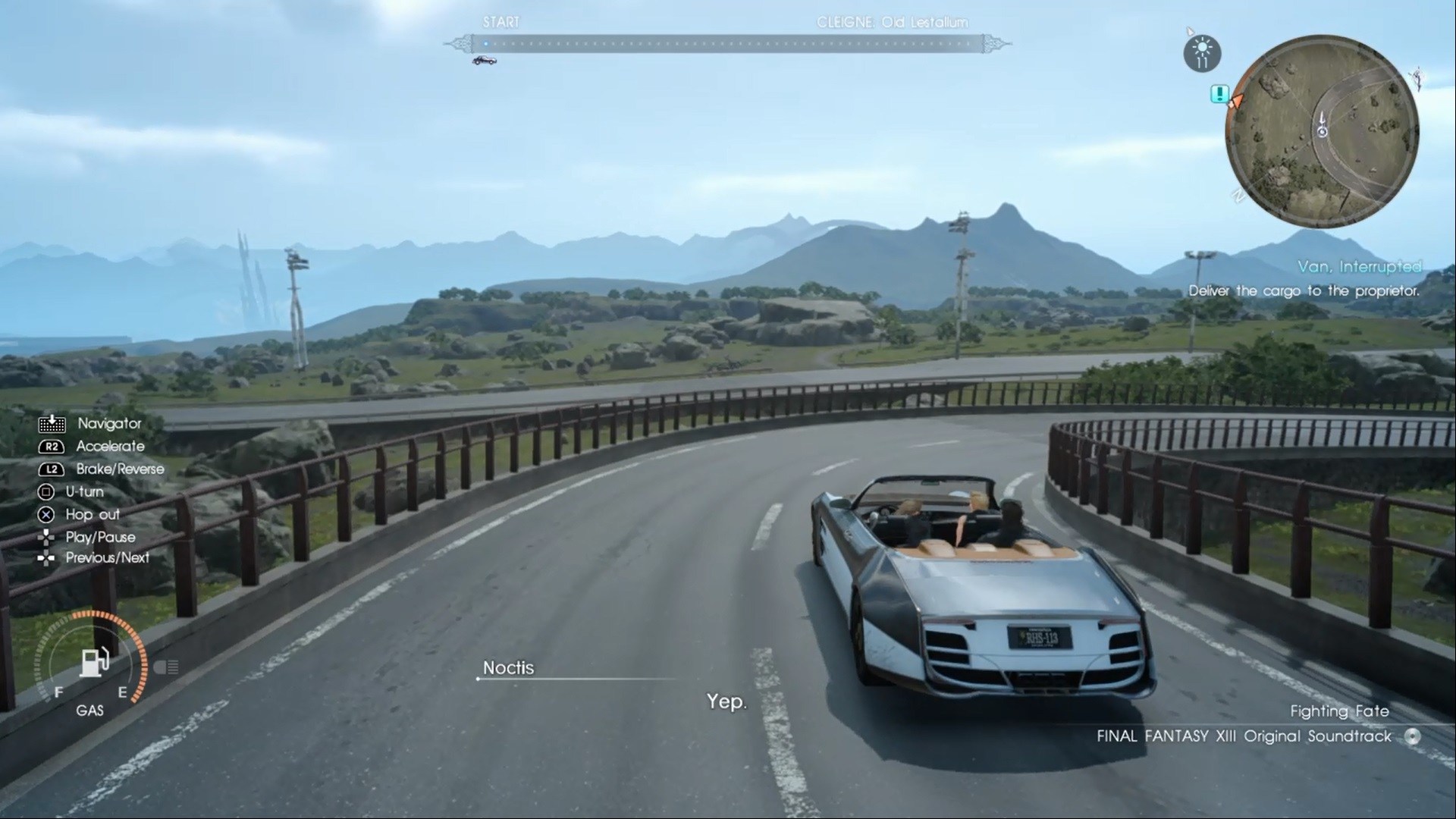Click the Fighting Fate track title
The image size is (1456, 819).
click(x=1339, y=711)
